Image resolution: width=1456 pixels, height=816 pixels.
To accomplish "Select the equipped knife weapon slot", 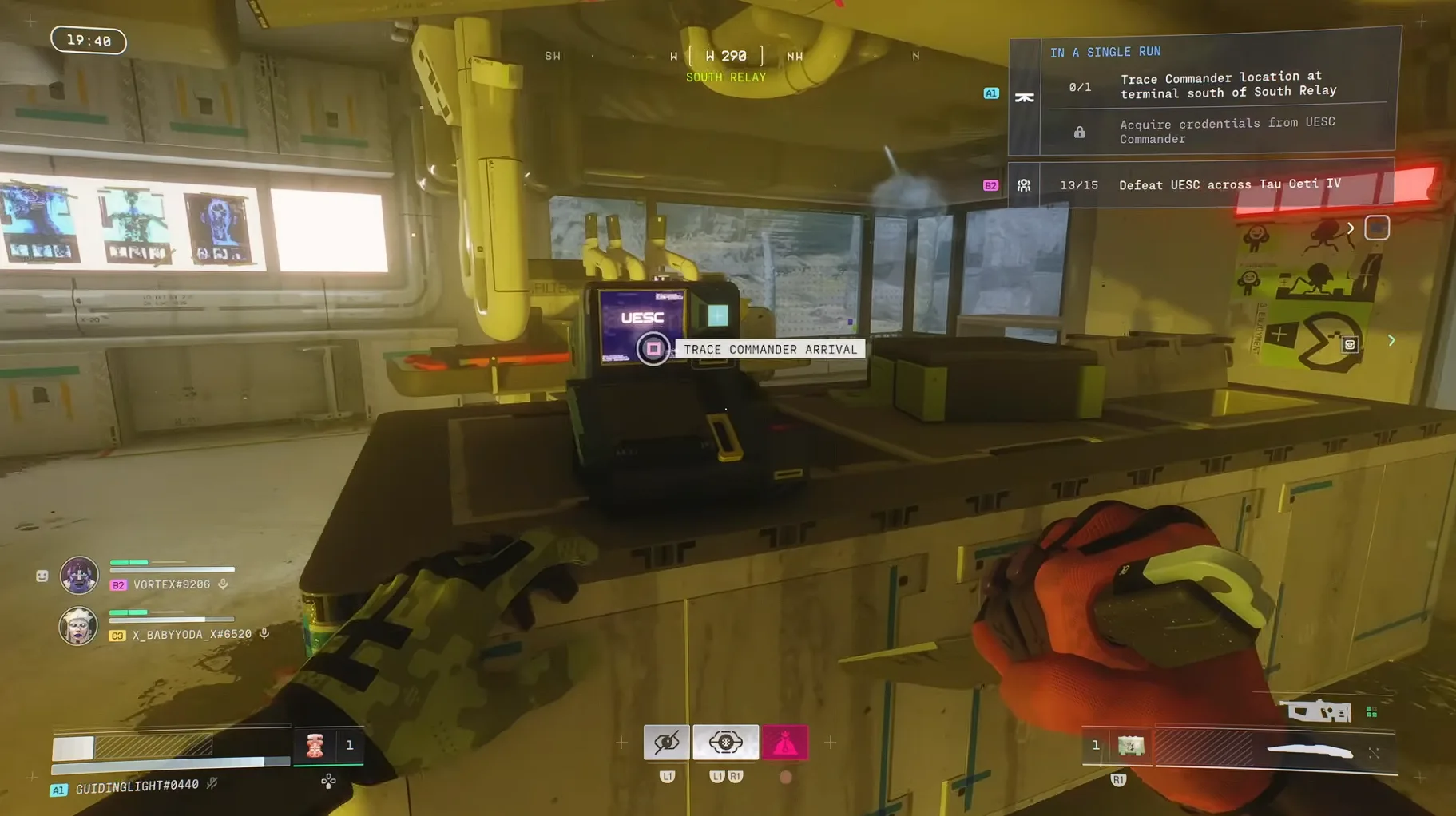I will tap(1310, 751).
